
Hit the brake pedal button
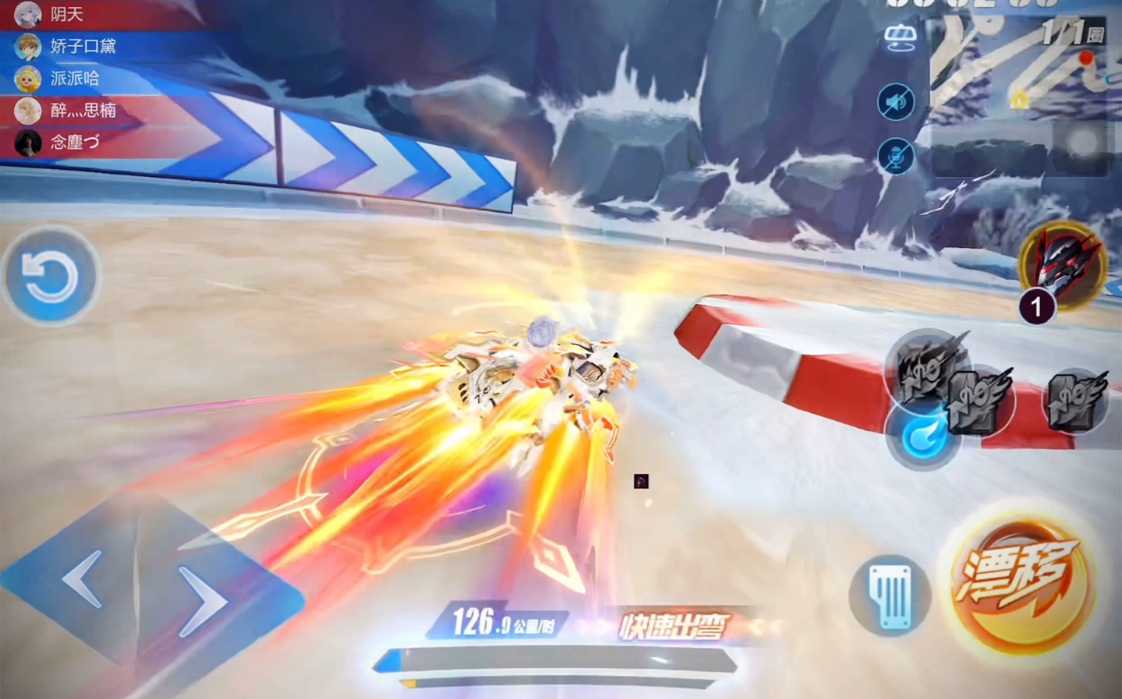point(890,596)
